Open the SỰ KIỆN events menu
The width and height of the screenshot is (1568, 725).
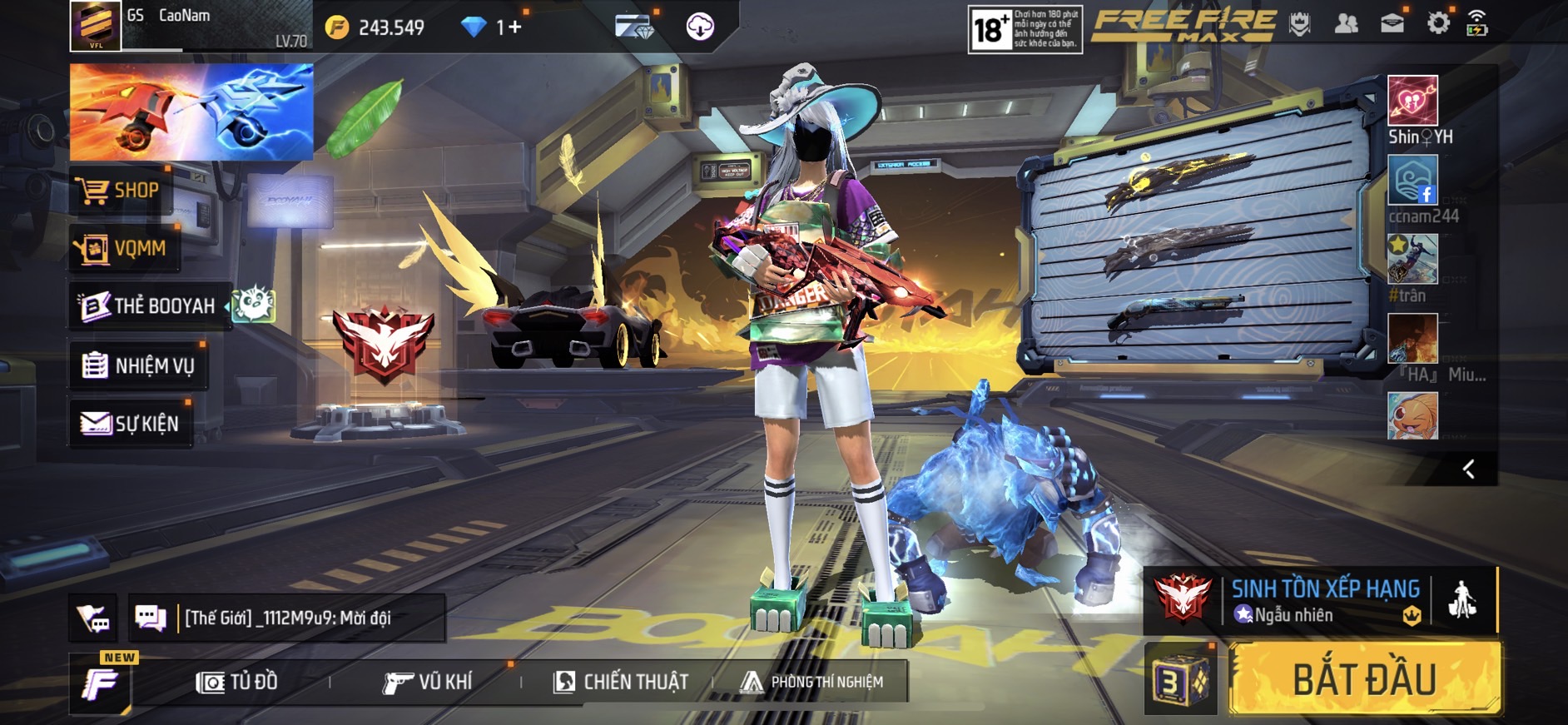click(131, 424)
